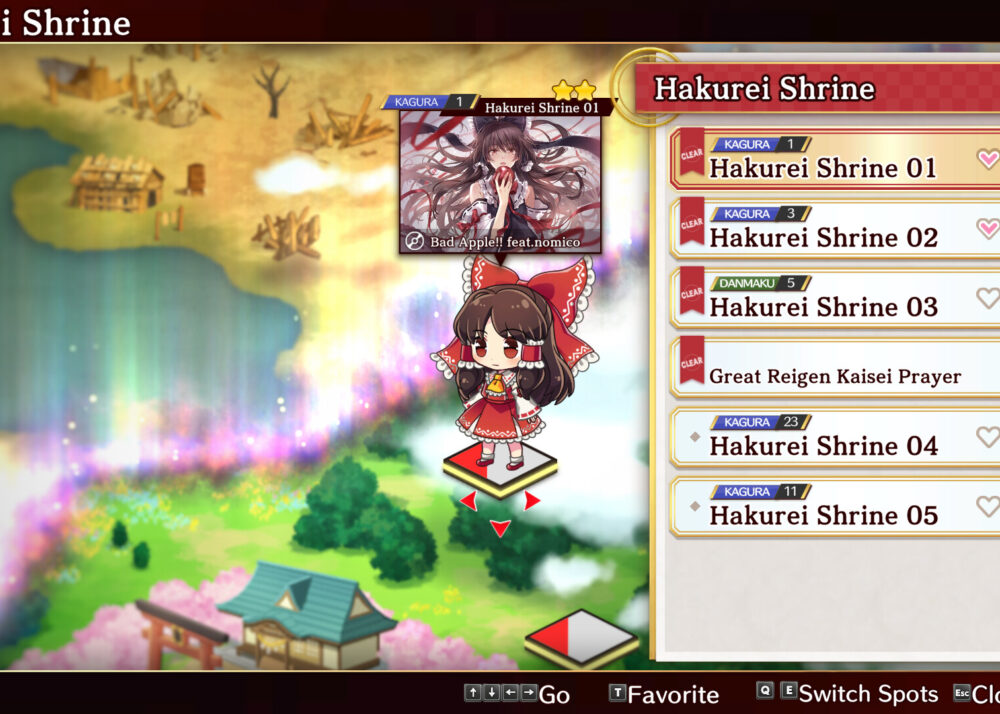This screenshot has width=1000, height=714.
Task: Favorite Hakurei Shrine 03 with its heart
Action: 987,298
